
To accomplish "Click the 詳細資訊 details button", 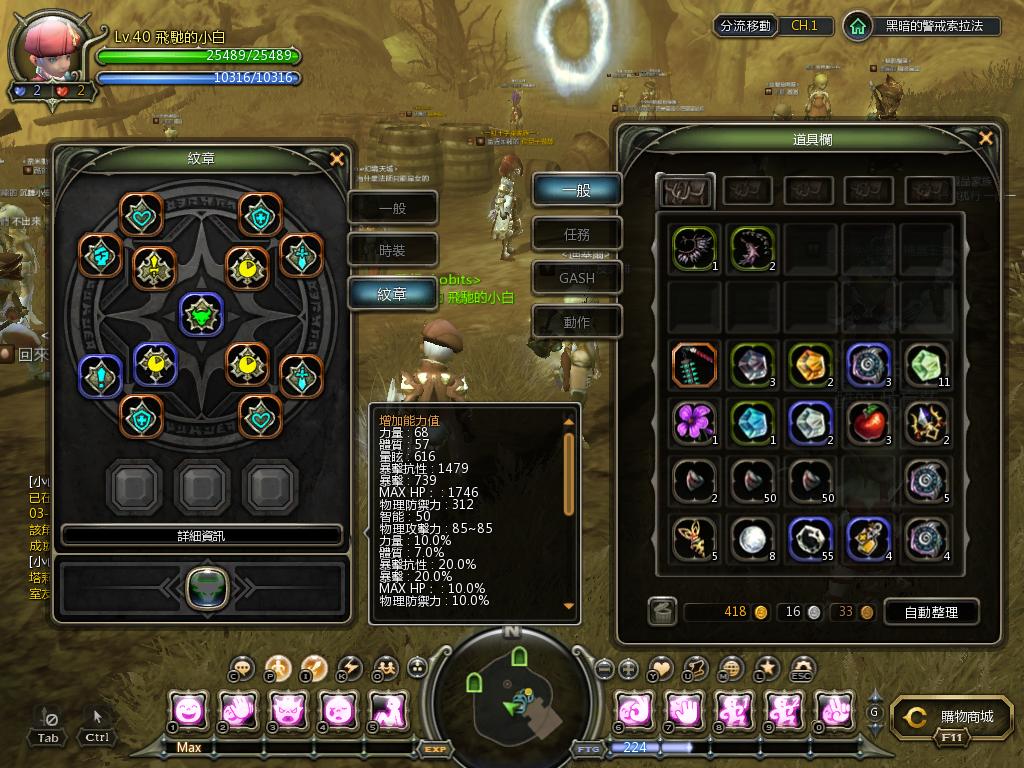I will [x=202, y=535].
